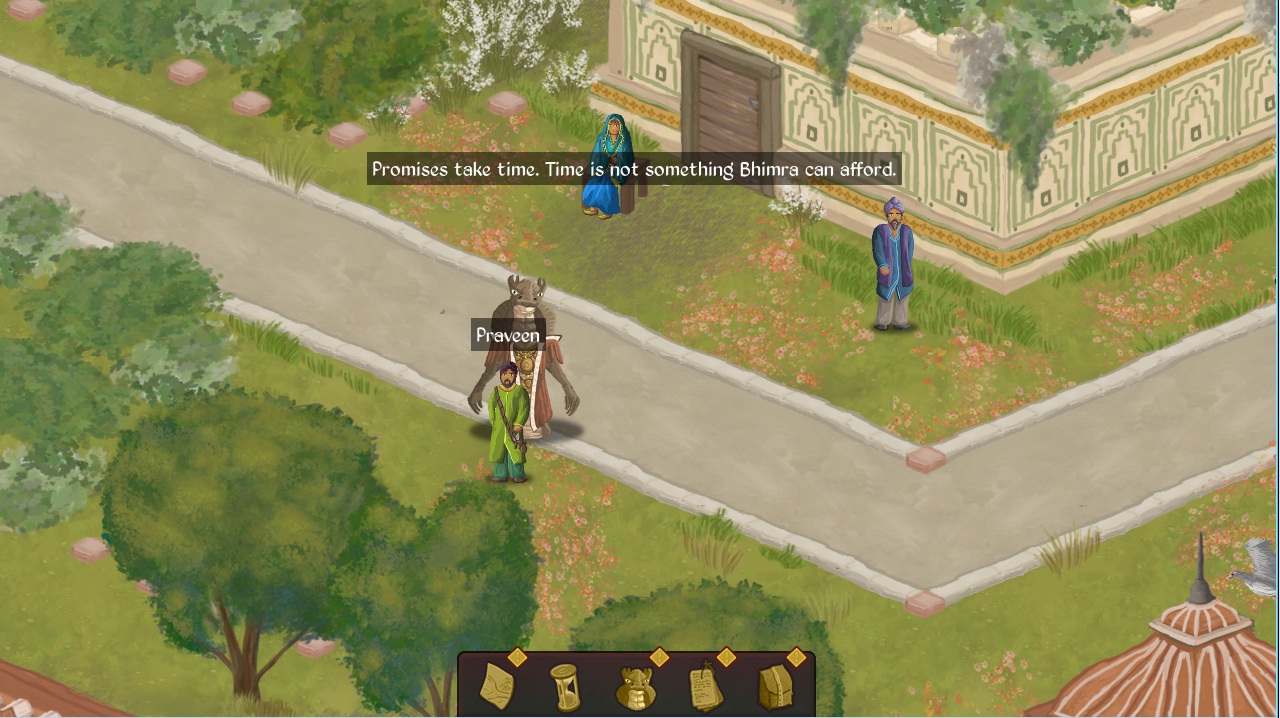Open the beast character portrait panel
Screen dimensions: 1280x718
tap(636, 687)
